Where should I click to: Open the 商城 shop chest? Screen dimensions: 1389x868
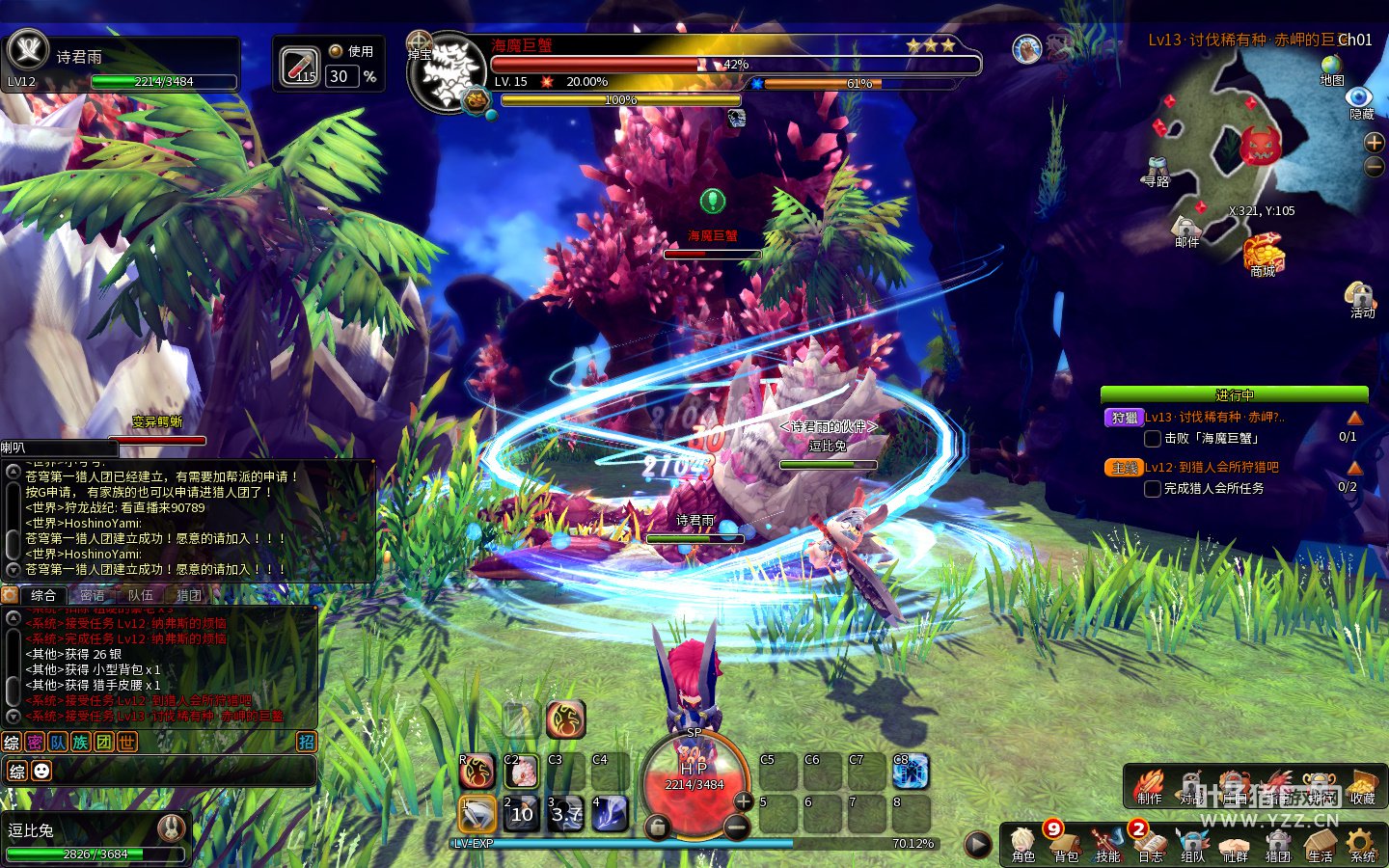click(x=1263, y=258)
